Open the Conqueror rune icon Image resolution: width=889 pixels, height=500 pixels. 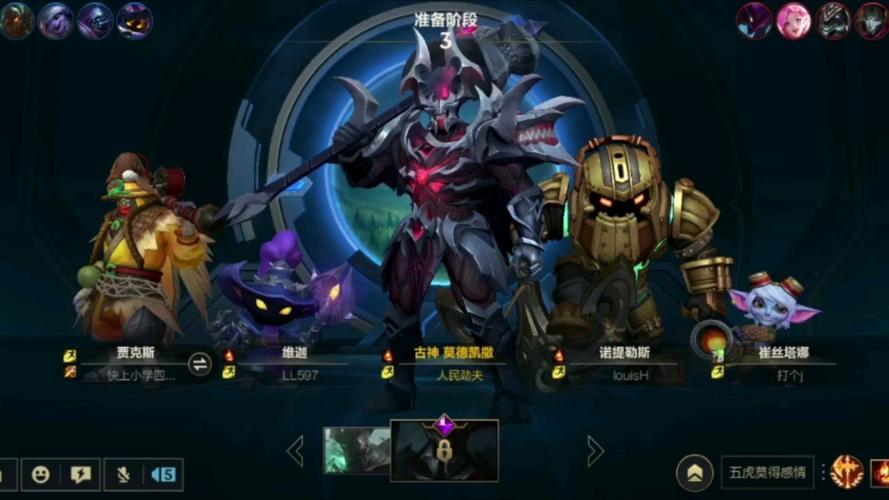coord(846,472)
